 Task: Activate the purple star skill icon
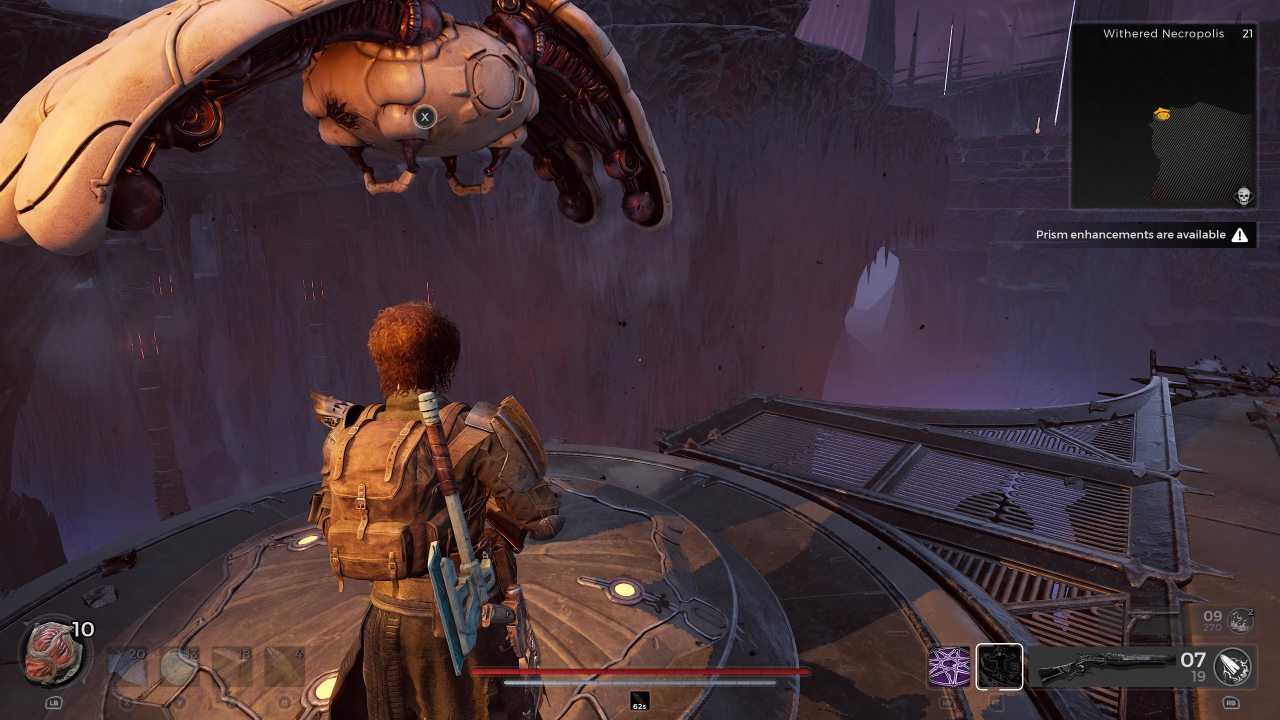[949, 667]
